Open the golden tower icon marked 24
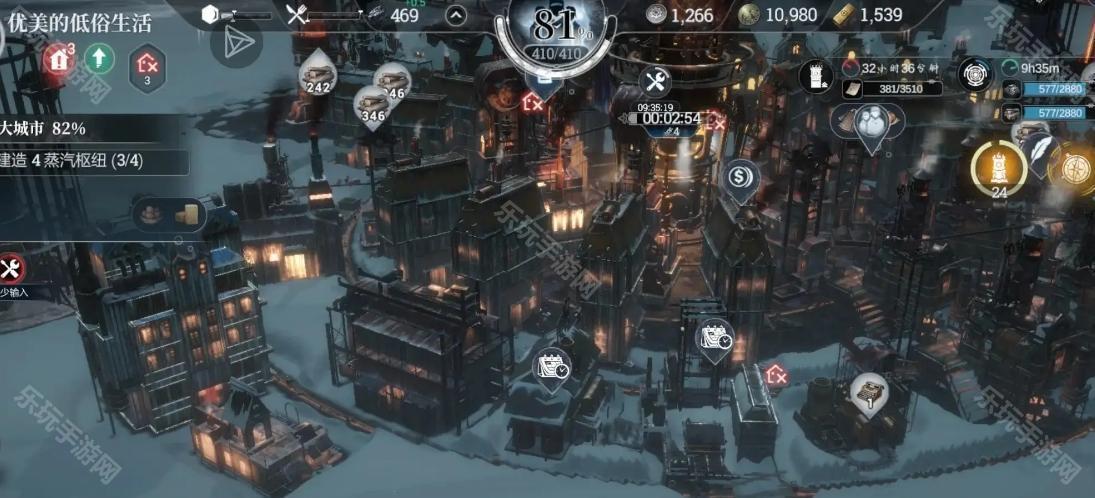Viewport: 1095px width, 498px height. click(998, 166)
